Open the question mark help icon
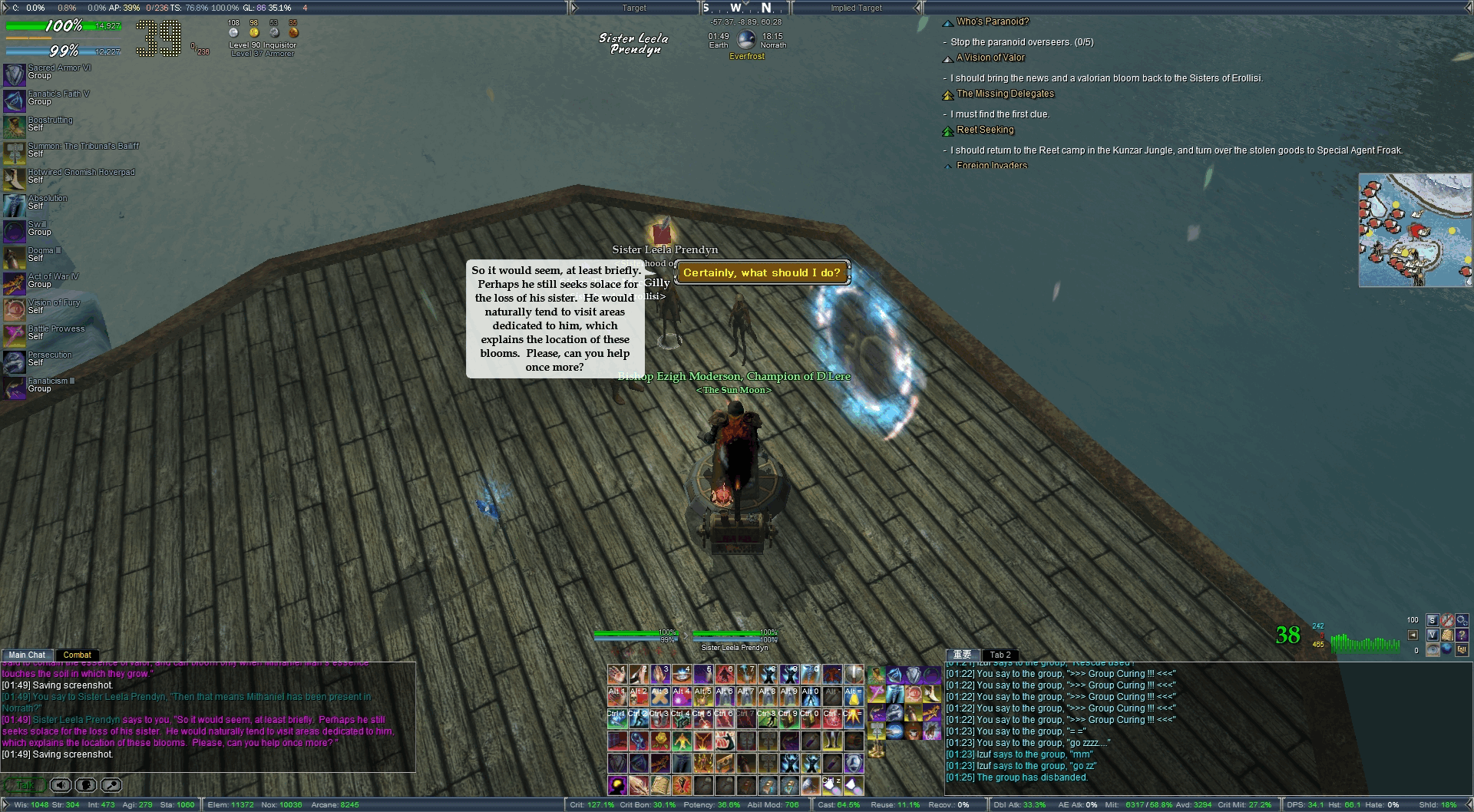The height and width of the screenshot is (812, 1474). [x=1461, y=635]
